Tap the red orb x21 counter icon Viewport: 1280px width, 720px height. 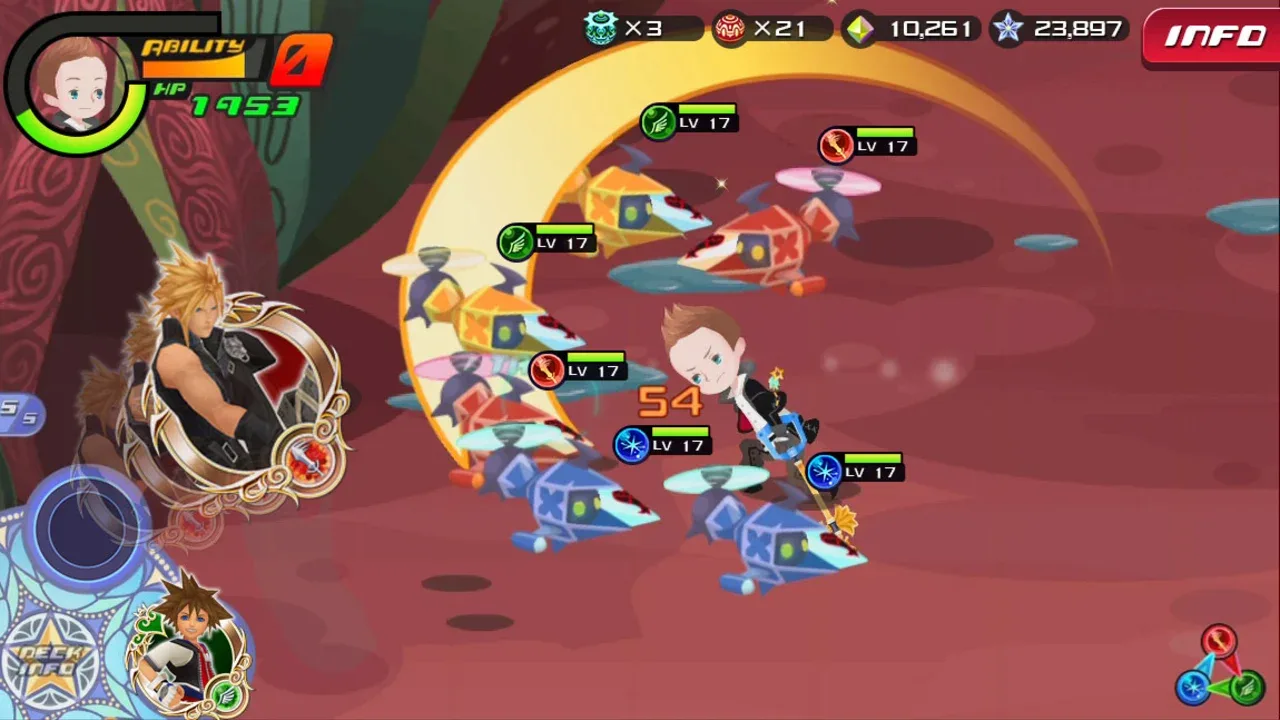coord(729,29)
